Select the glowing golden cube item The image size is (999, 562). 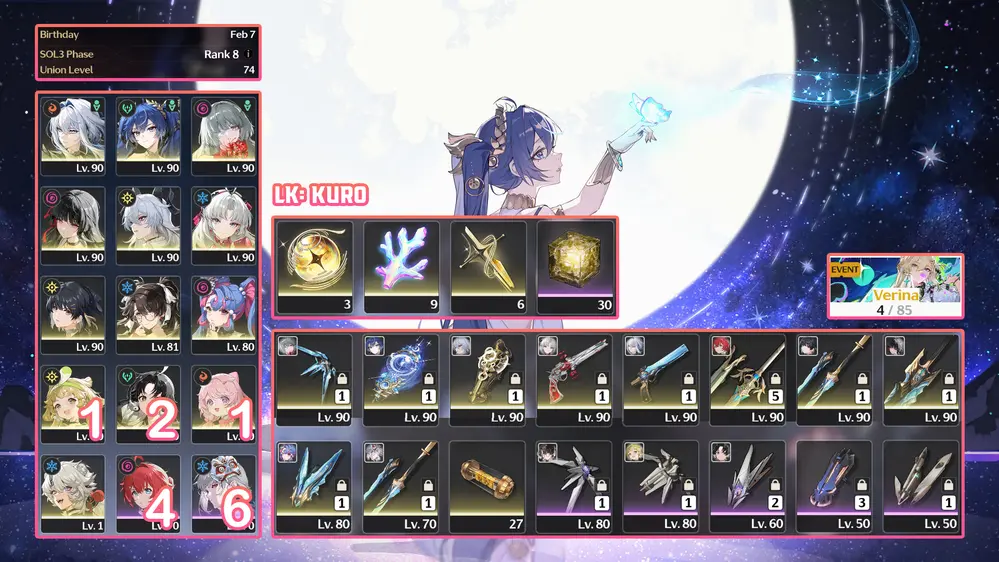(x=574, y=267)
